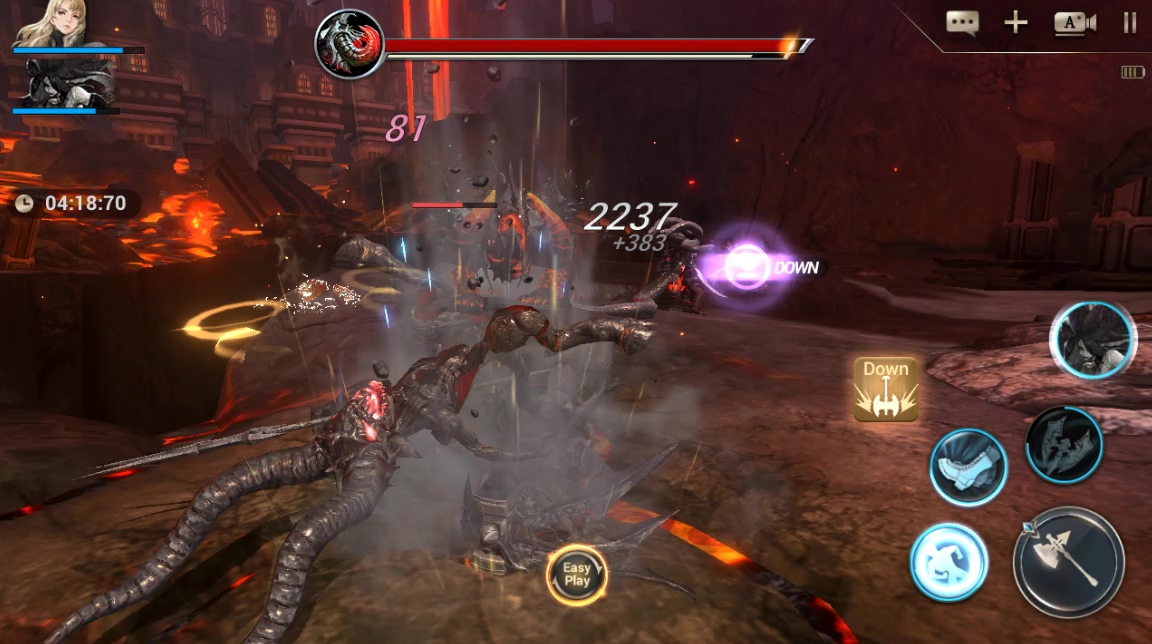Tap the plus icon in top bar
This screenshot has width=1152, height=644.
click(1016, 23)
